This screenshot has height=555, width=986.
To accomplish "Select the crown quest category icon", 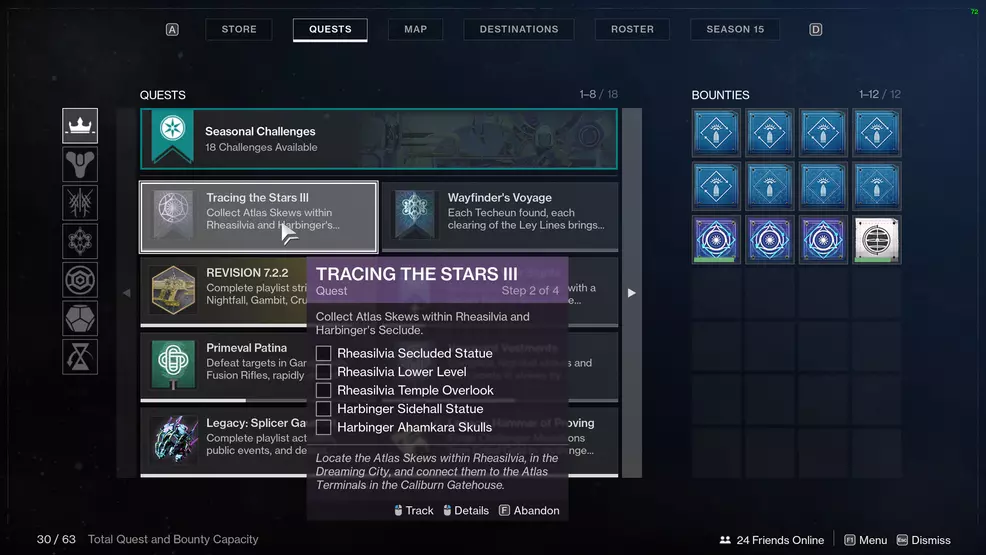I will coord(80,126).
